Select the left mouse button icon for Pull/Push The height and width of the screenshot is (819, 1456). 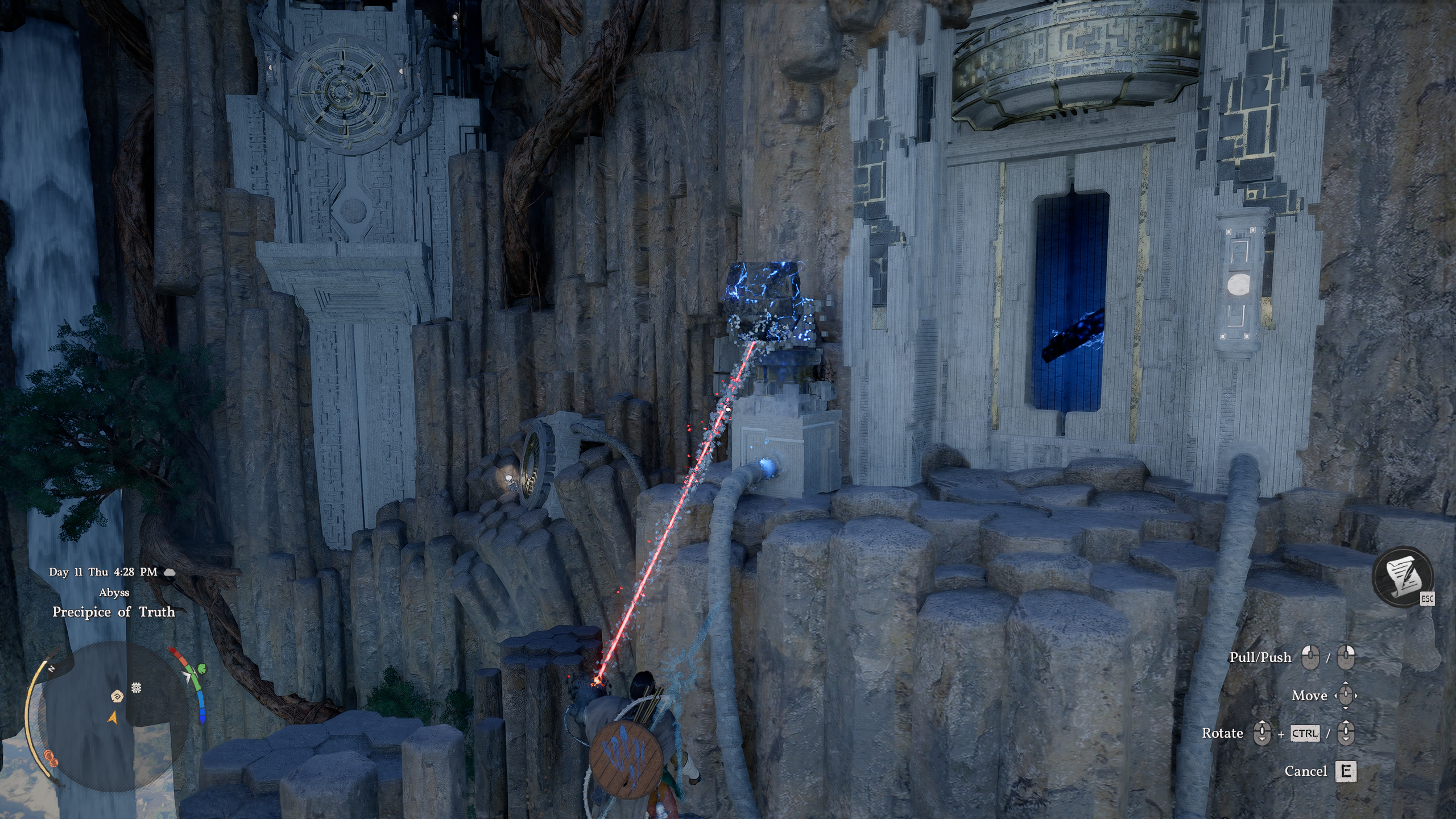coord(1311,658)
